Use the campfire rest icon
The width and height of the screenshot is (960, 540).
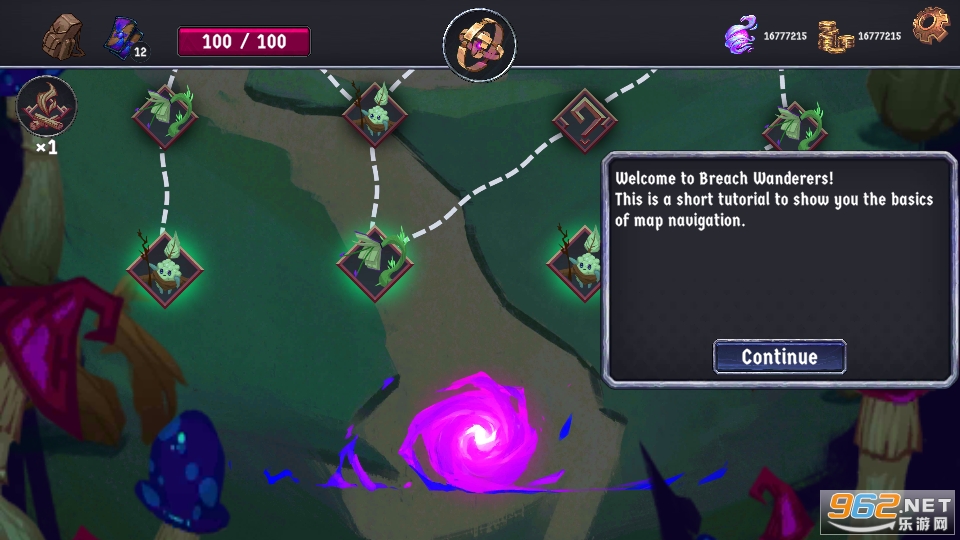[46, 107]
